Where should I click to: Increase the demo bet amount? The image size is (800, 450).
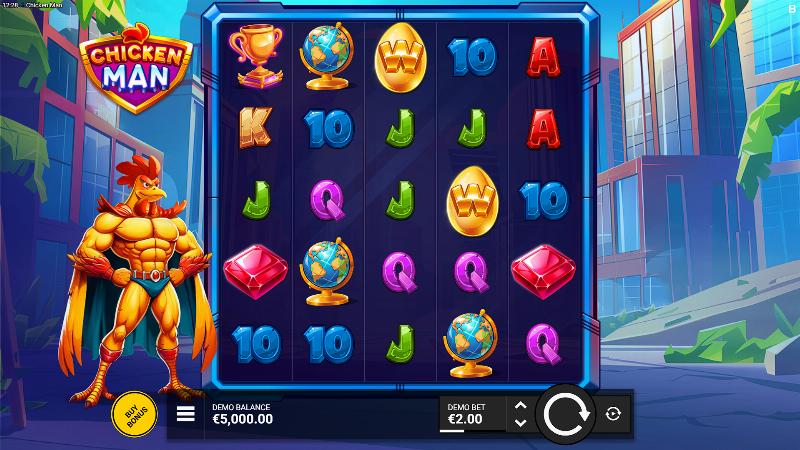pyautogui.click(x=519, y=405)
